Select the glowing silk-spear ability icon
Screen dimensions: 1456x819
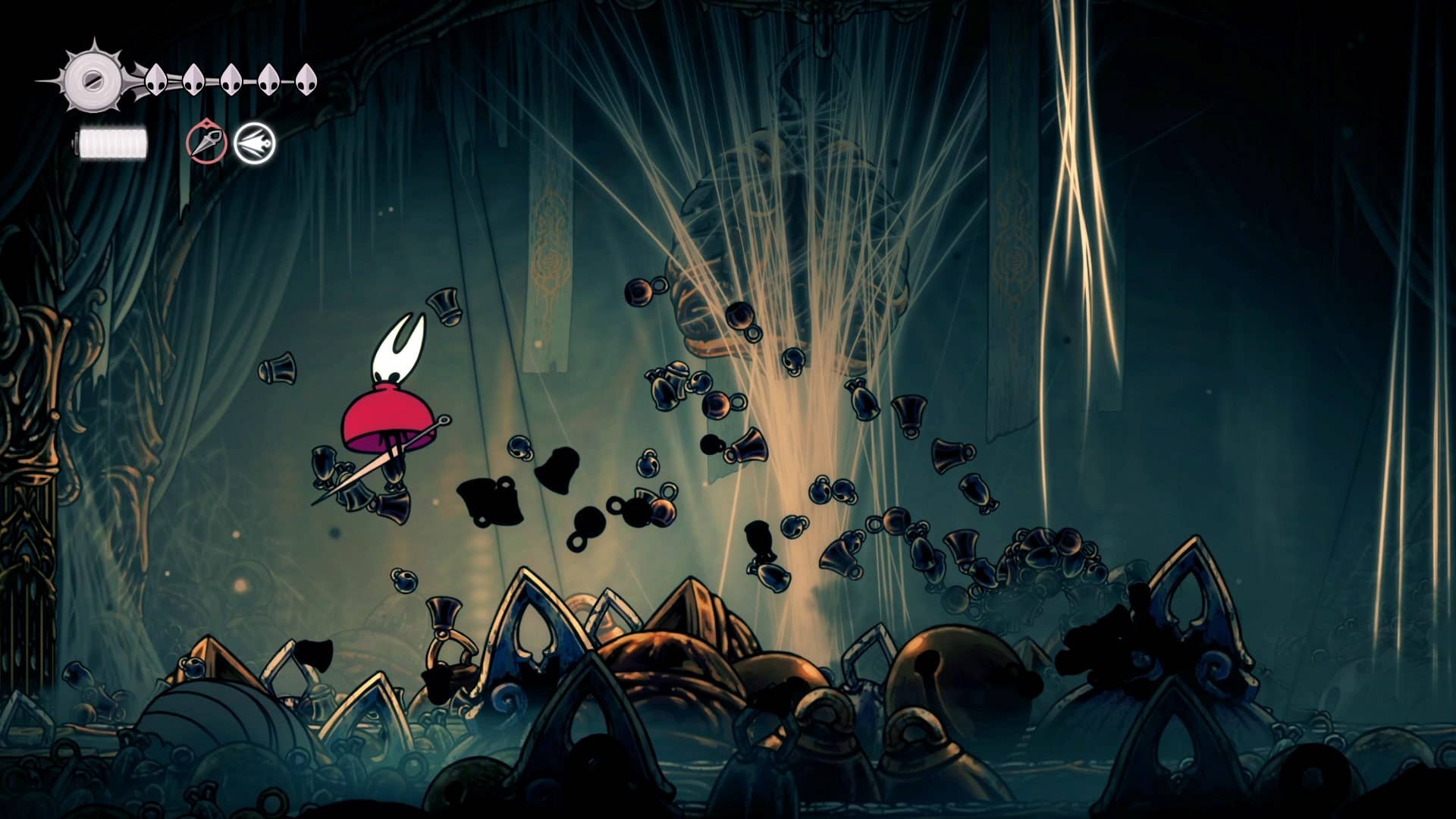pos(256,143)
